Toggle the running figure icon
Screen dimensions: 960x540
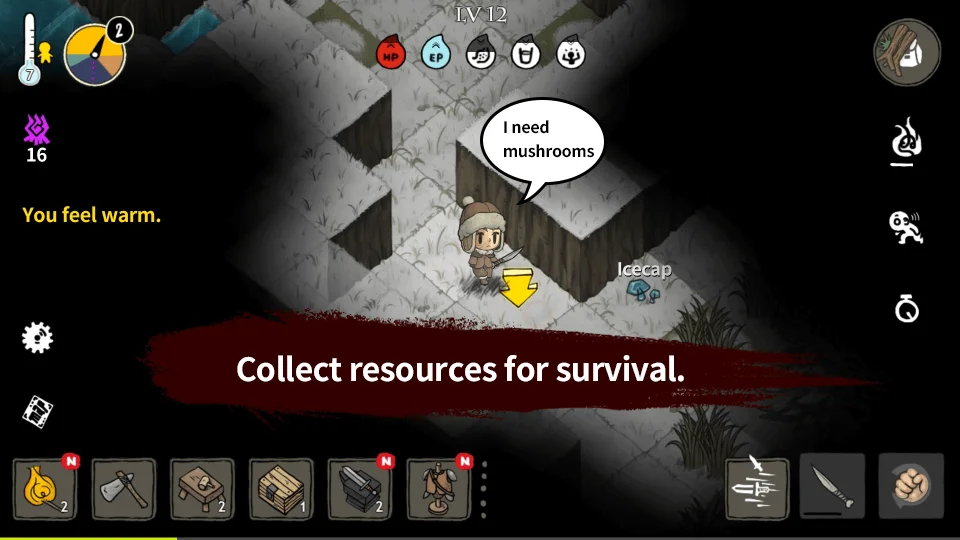(x=906, y=227)
